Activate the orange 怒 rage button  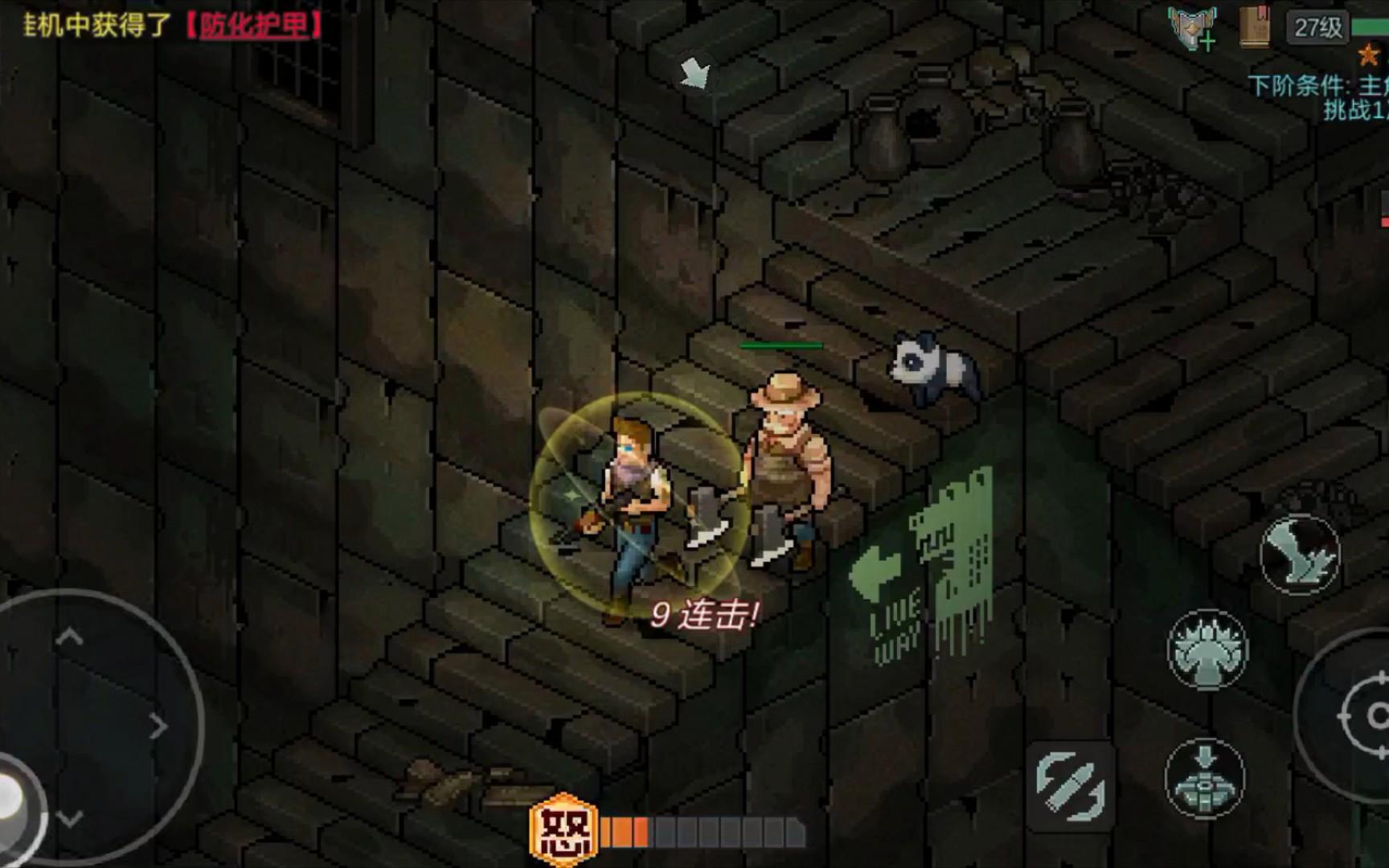563,831
